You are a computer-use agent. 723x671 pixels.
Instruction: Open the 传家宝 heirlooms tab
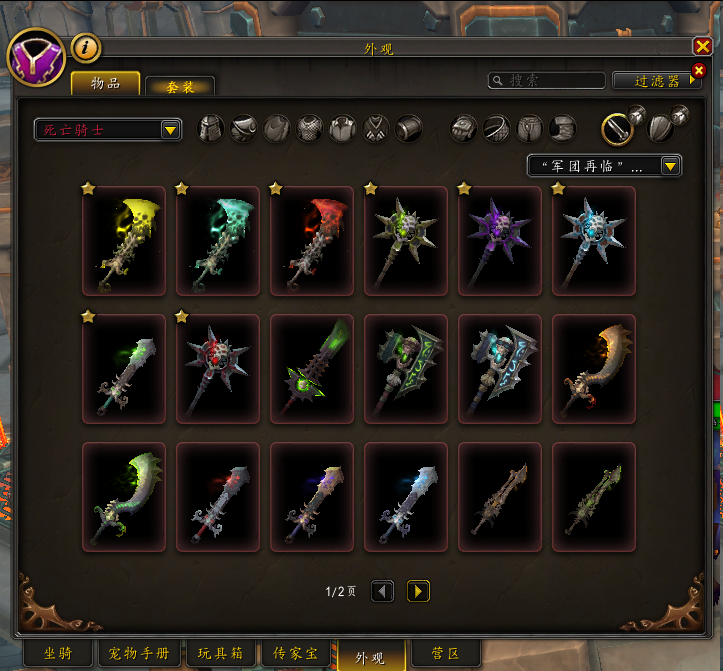pyautogui.click(x=295, y=654)
